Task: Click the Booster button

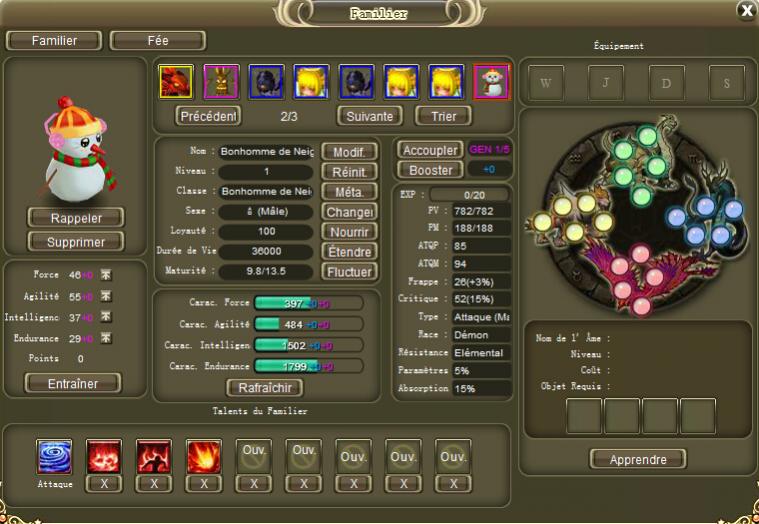Action: click(431, 170)
